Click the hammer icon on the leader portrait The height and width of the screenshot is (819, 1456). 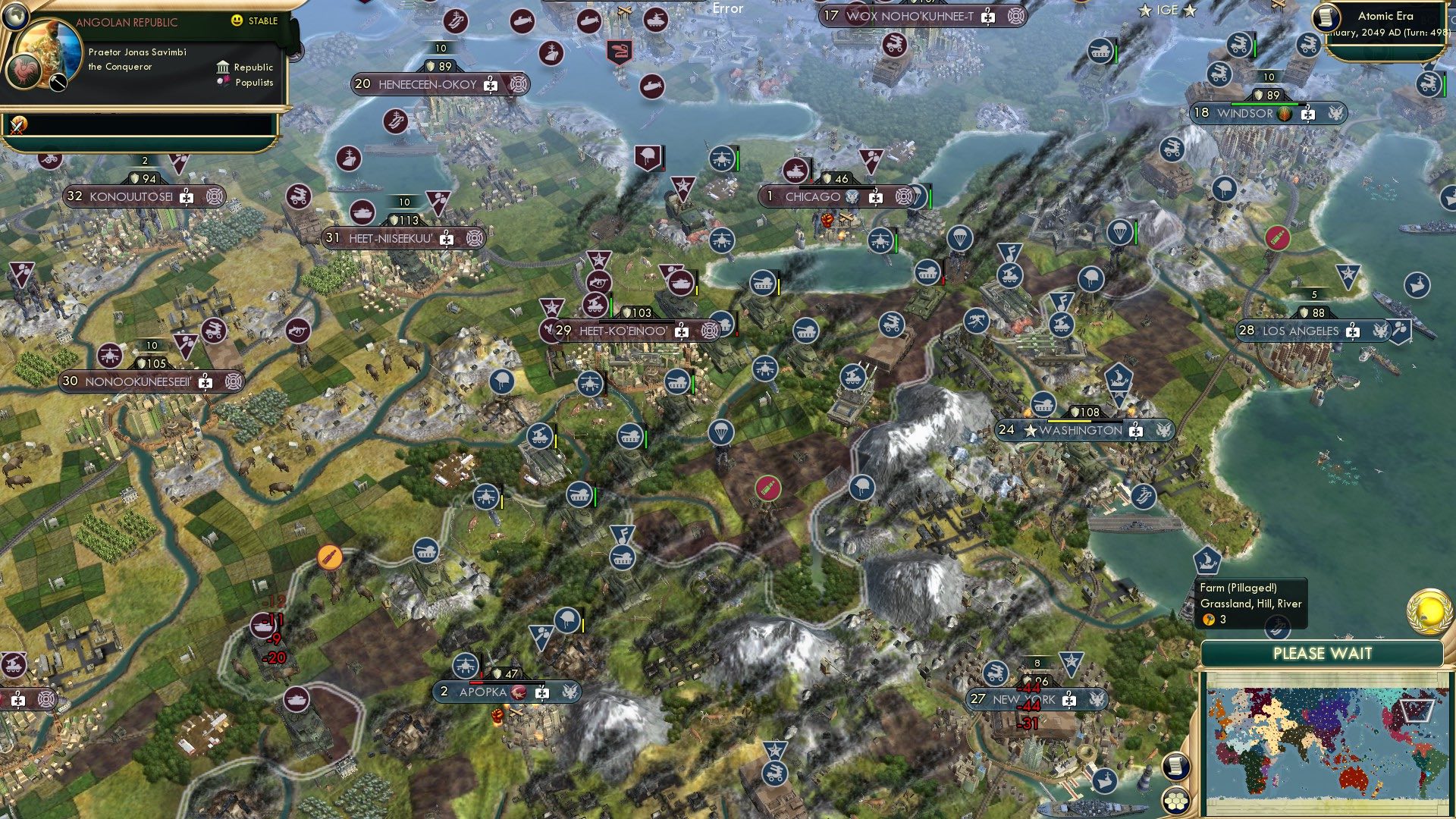(x=58, y=81)
